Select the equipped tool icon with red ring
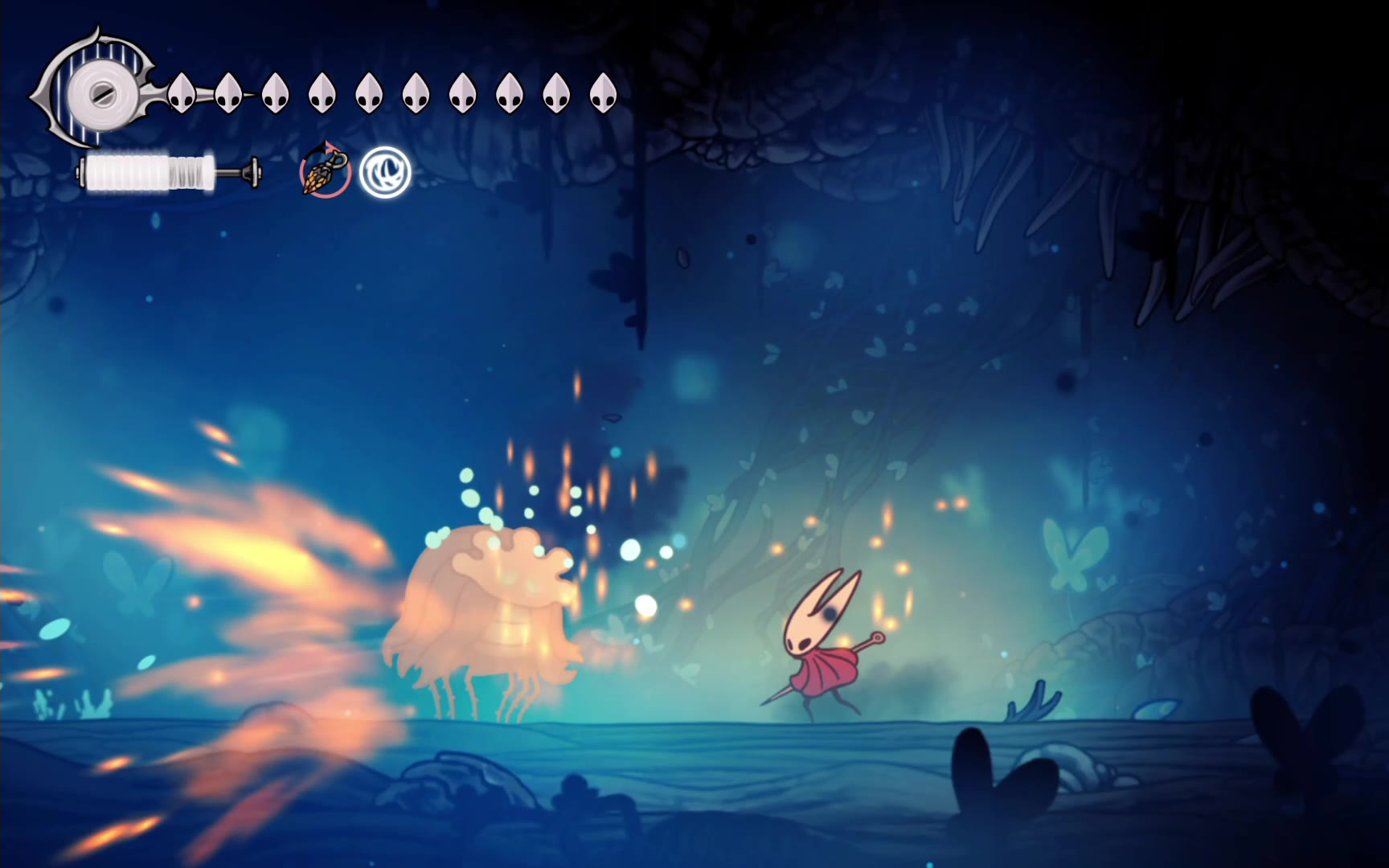Image resolution: width=1389 pixels, height=868 pixels. (325, 171)
